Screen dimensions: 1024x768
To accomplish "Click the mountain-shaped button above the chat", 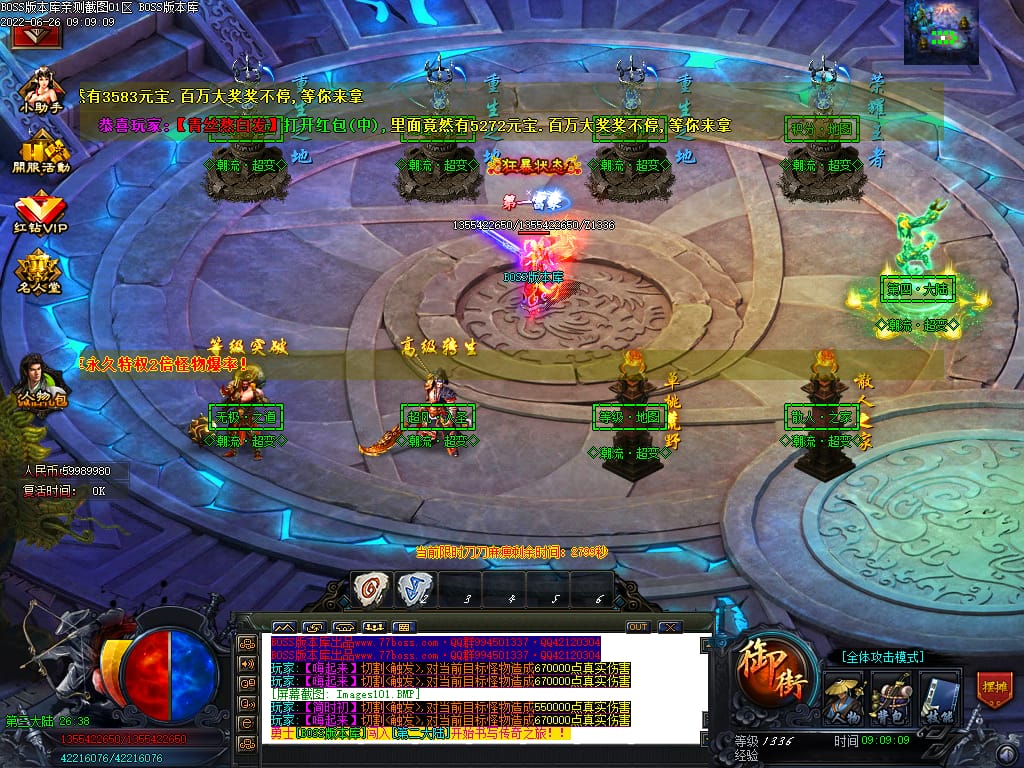I will (x=283, y=627).
